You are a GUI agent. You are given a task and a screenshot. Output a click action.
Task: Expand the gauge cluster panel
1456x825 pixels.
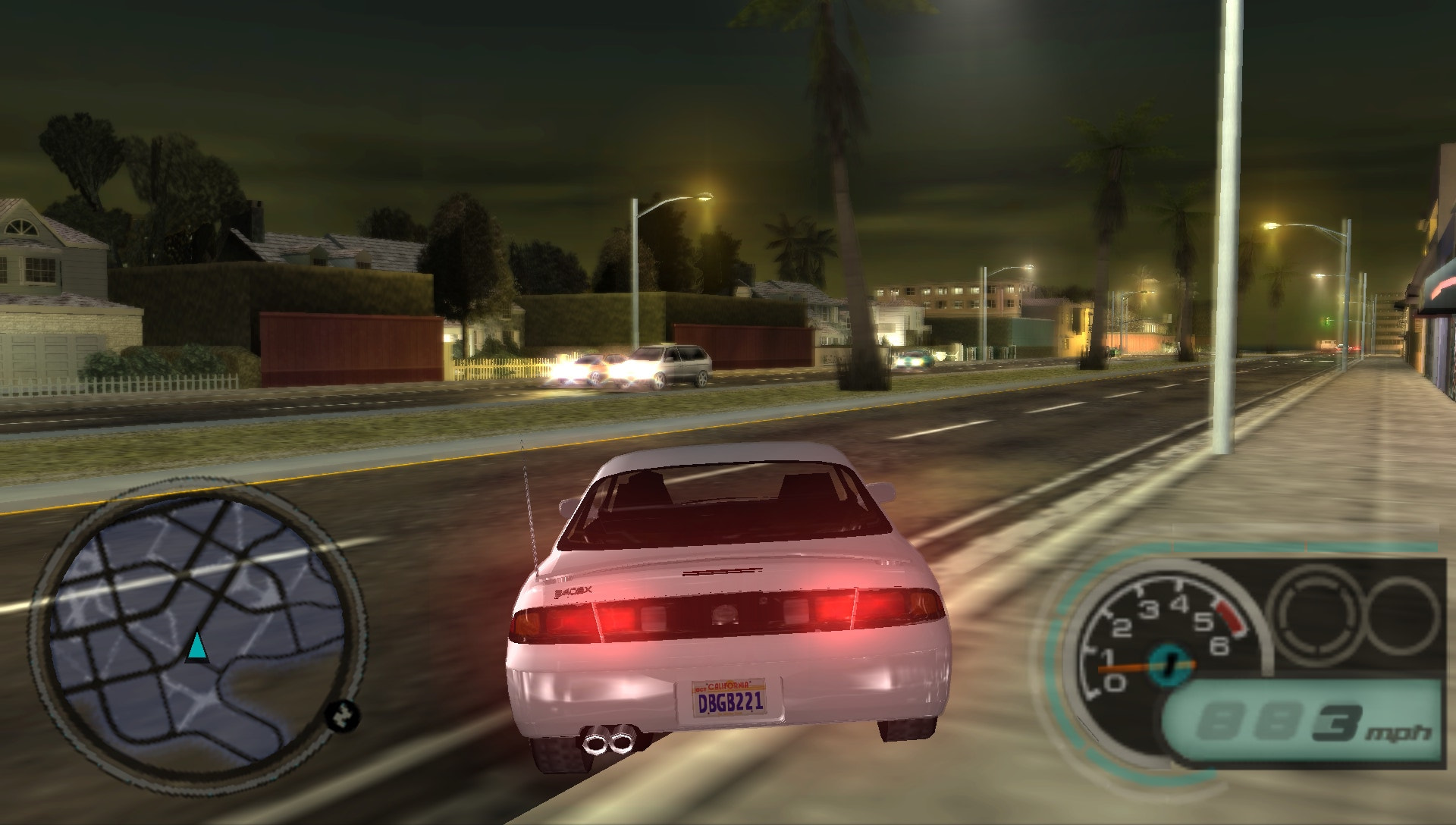click(x=1259, y=652)
